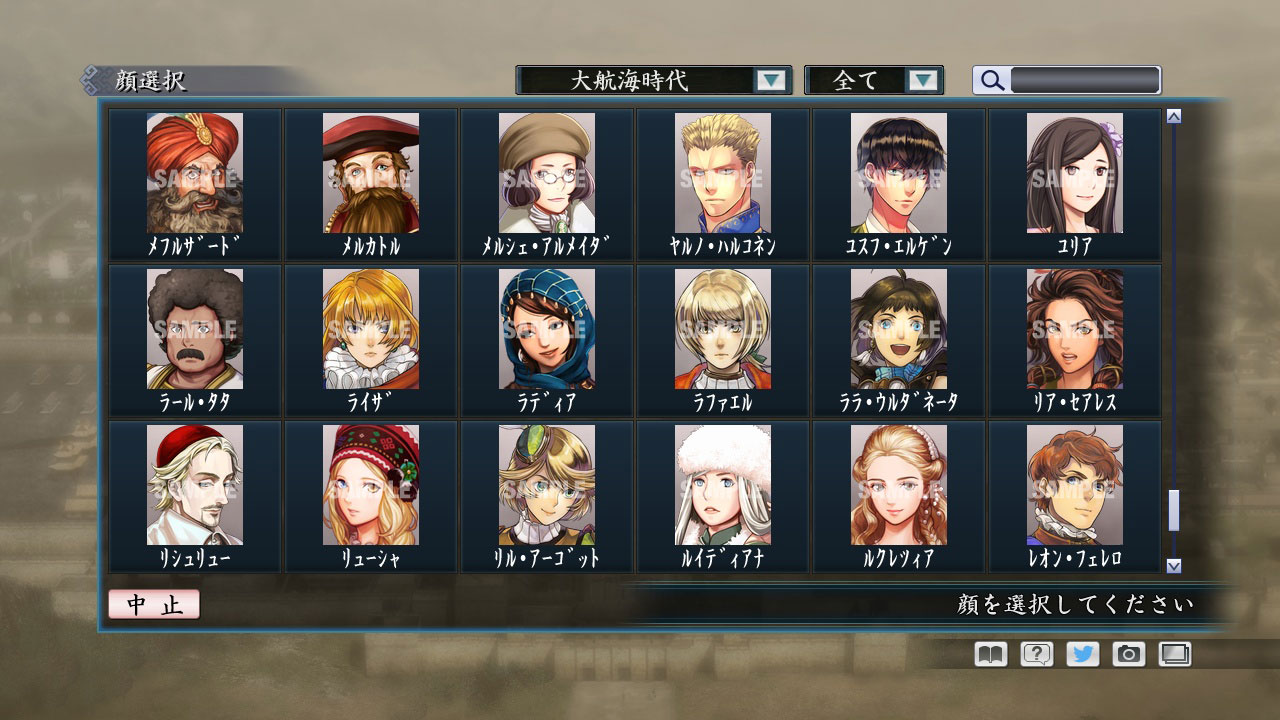Click the magnifying glass search icon
The height and width of the screenshot is (720, 1280).
coord(991,81)
